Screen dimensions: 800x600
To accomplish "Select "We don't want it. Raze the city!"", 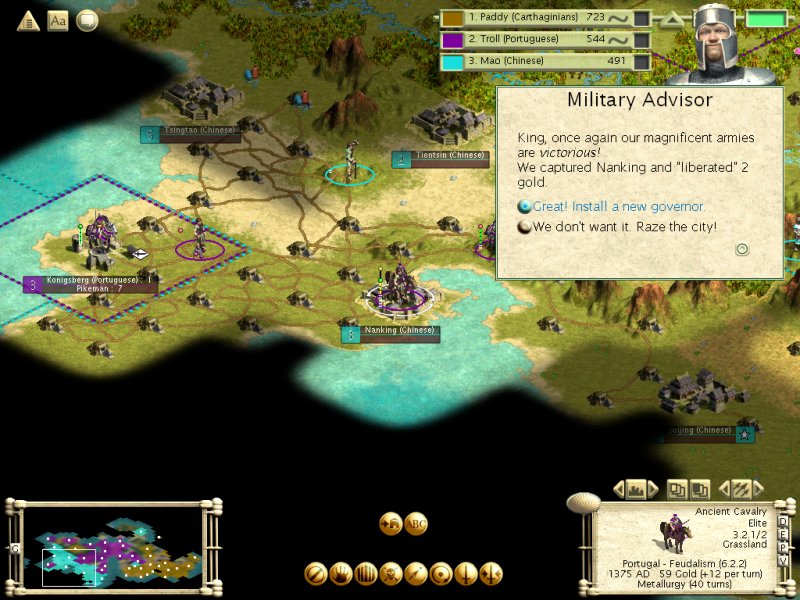I will click(x=624, y=227).
